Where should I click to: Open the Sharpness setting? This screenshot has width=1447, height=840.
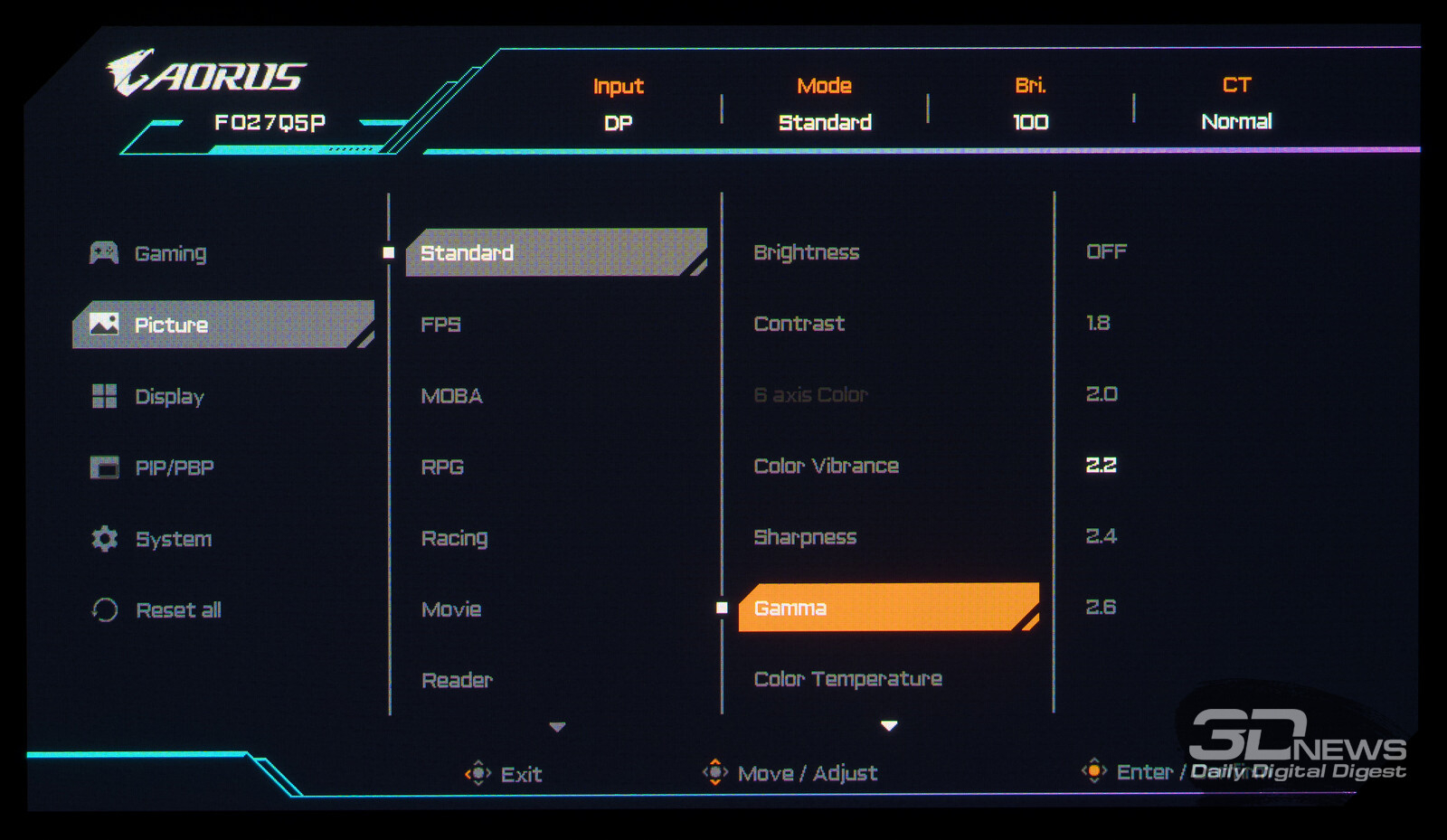pyautogui.click(x=805, y=537)
